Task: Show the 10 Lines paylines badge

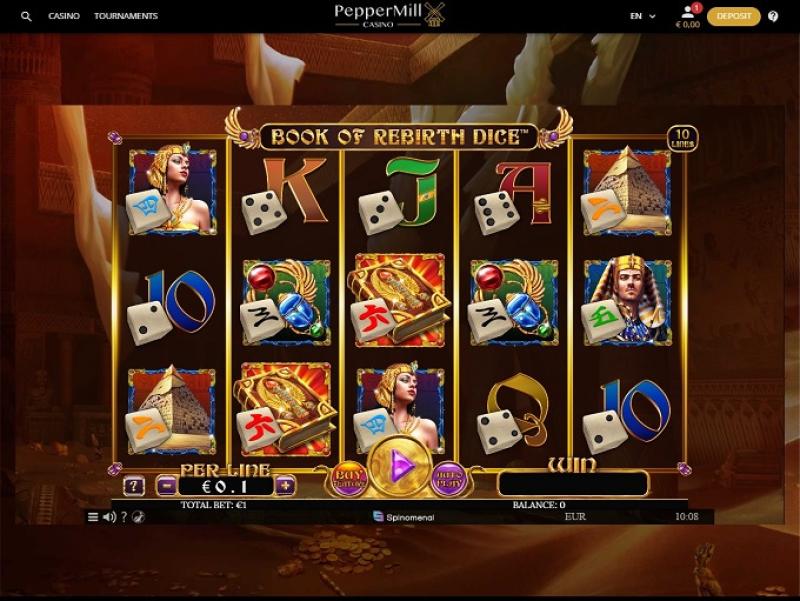Action: point(683,139)
